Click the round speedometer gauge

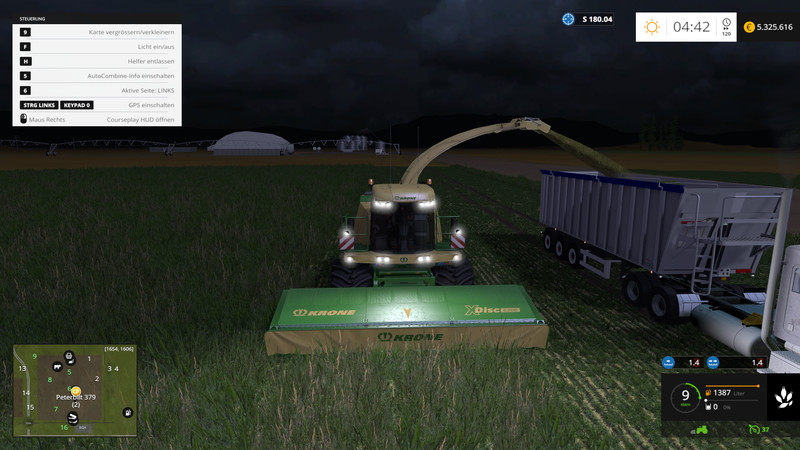click(x=685, y=397)
